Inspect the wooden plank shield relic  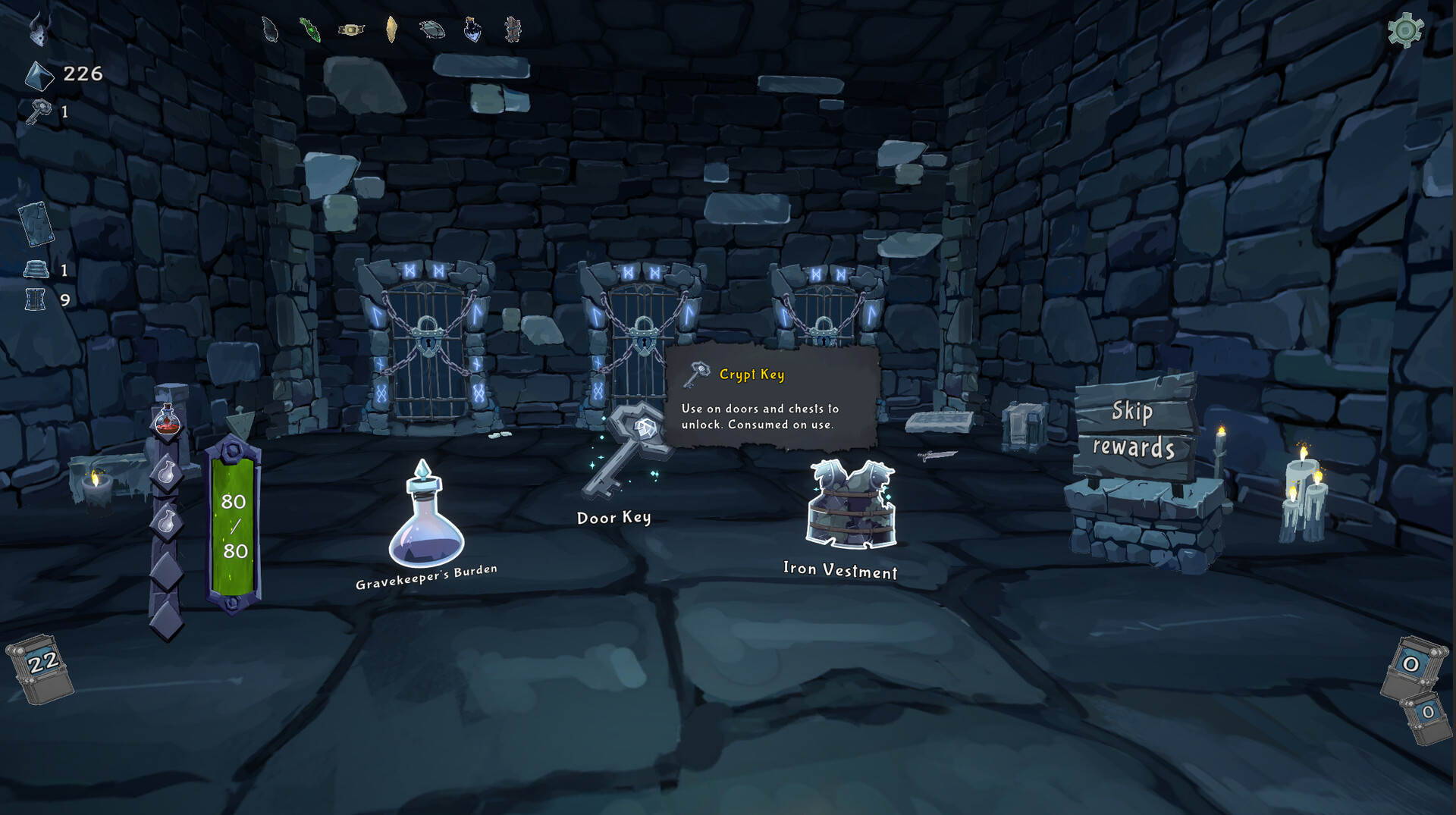tap(513, 30)
